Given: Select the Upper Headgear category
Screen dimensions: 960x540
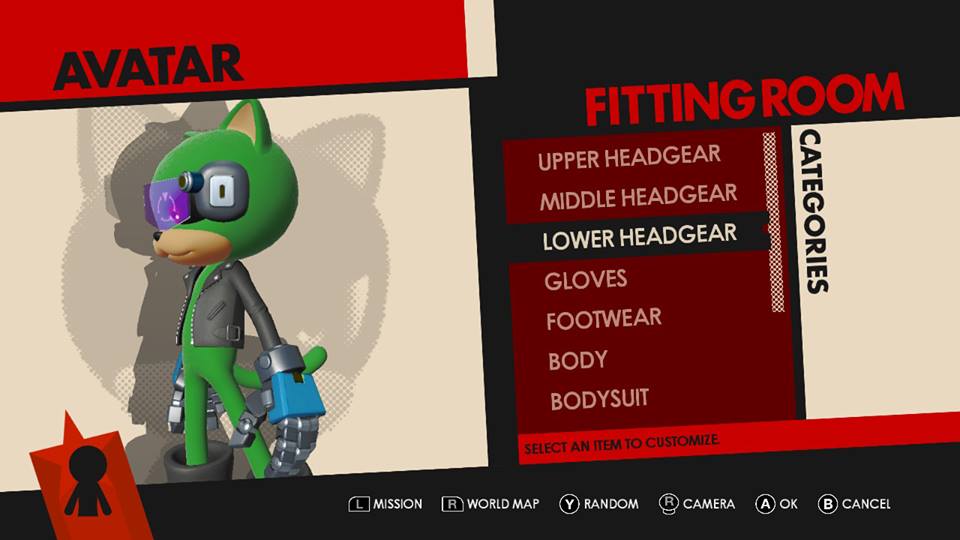Looking at the screenshot, I should pos(629,158).
